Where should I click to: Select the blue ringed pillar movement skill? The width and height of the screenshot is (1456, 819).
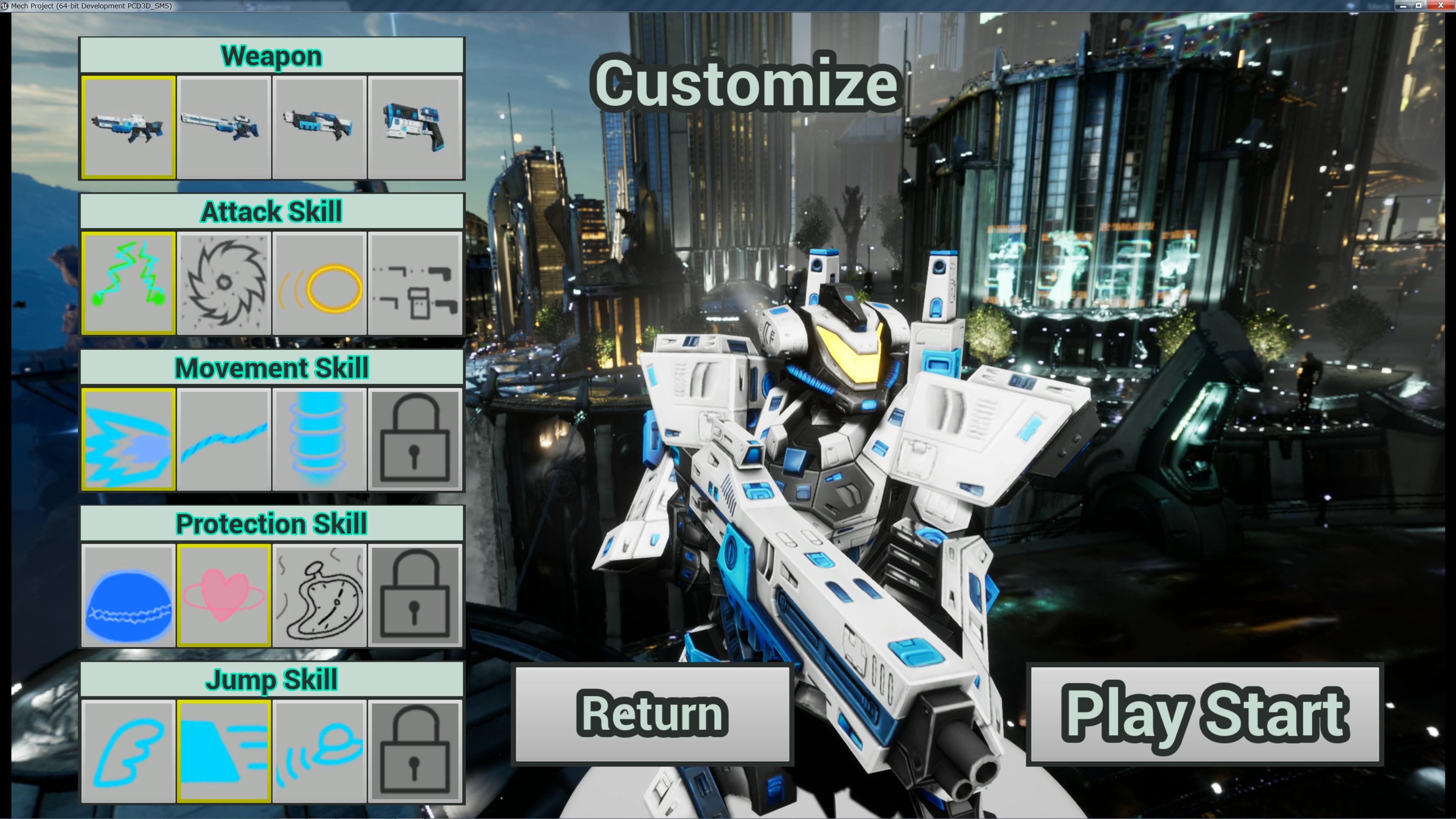[319, 439]
